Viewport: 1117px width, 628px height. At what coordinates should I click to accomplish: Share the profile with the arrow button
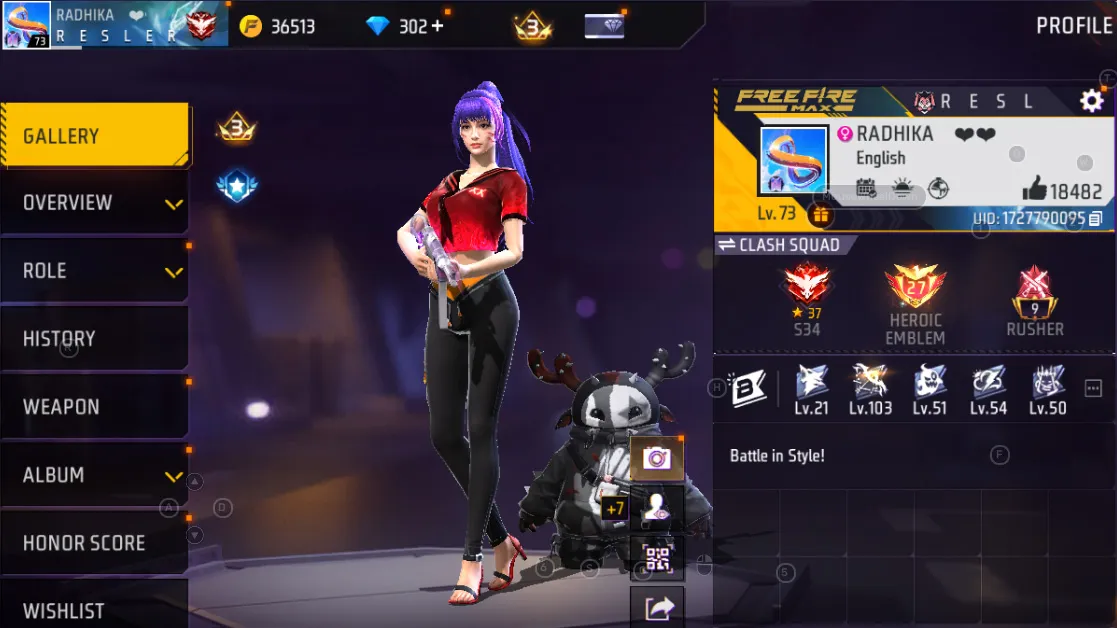657,606
